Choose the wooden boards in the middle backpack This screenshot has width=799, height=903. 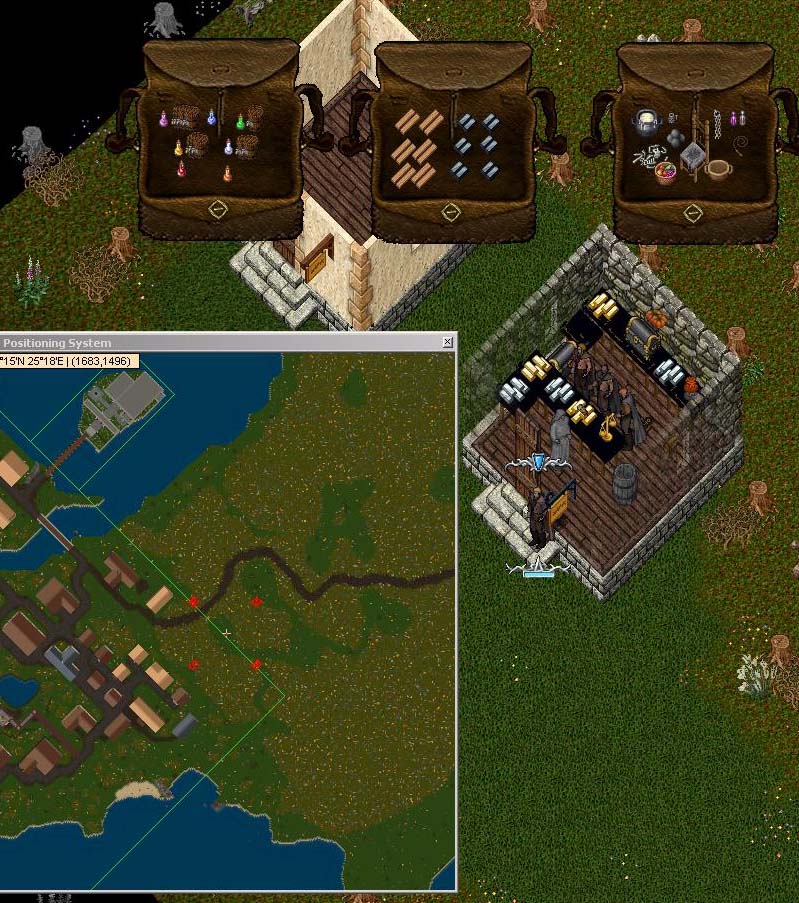[x=417, y=150]
